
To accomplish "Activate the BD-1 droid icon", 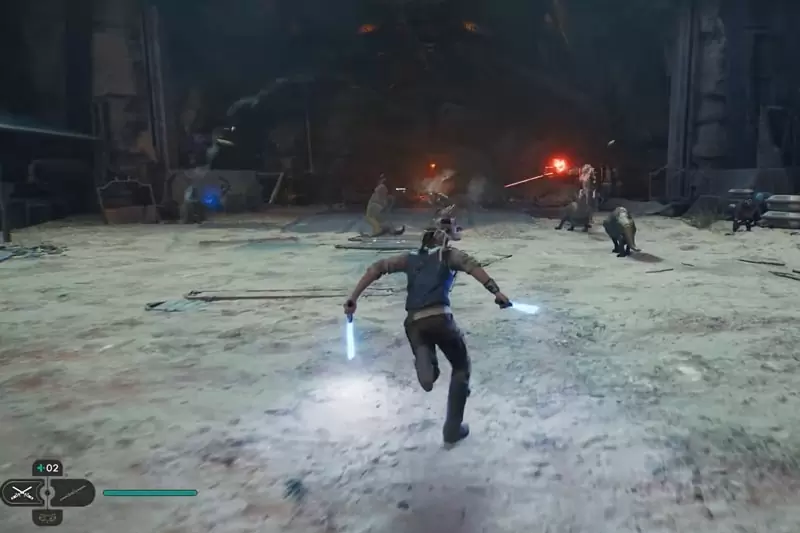I will [x=47, y=516].
